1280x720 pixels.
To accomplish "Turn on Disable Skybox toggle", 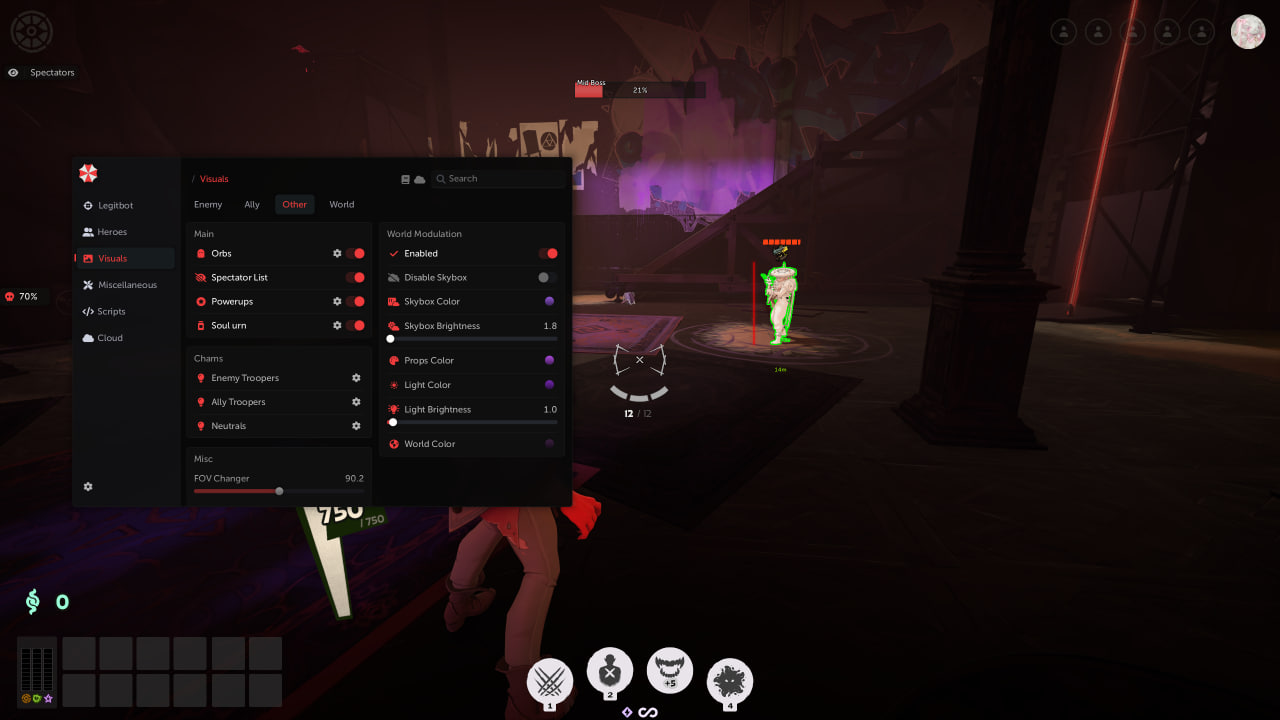I will tap(547, 278).
